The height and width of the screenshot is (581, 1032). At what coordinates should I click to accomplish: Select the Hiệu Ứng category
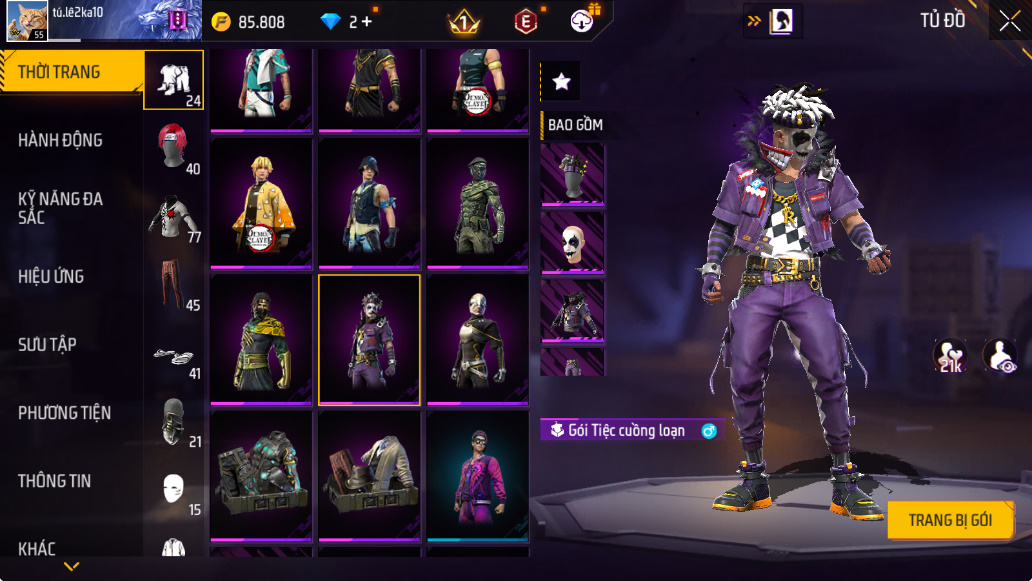51,276
